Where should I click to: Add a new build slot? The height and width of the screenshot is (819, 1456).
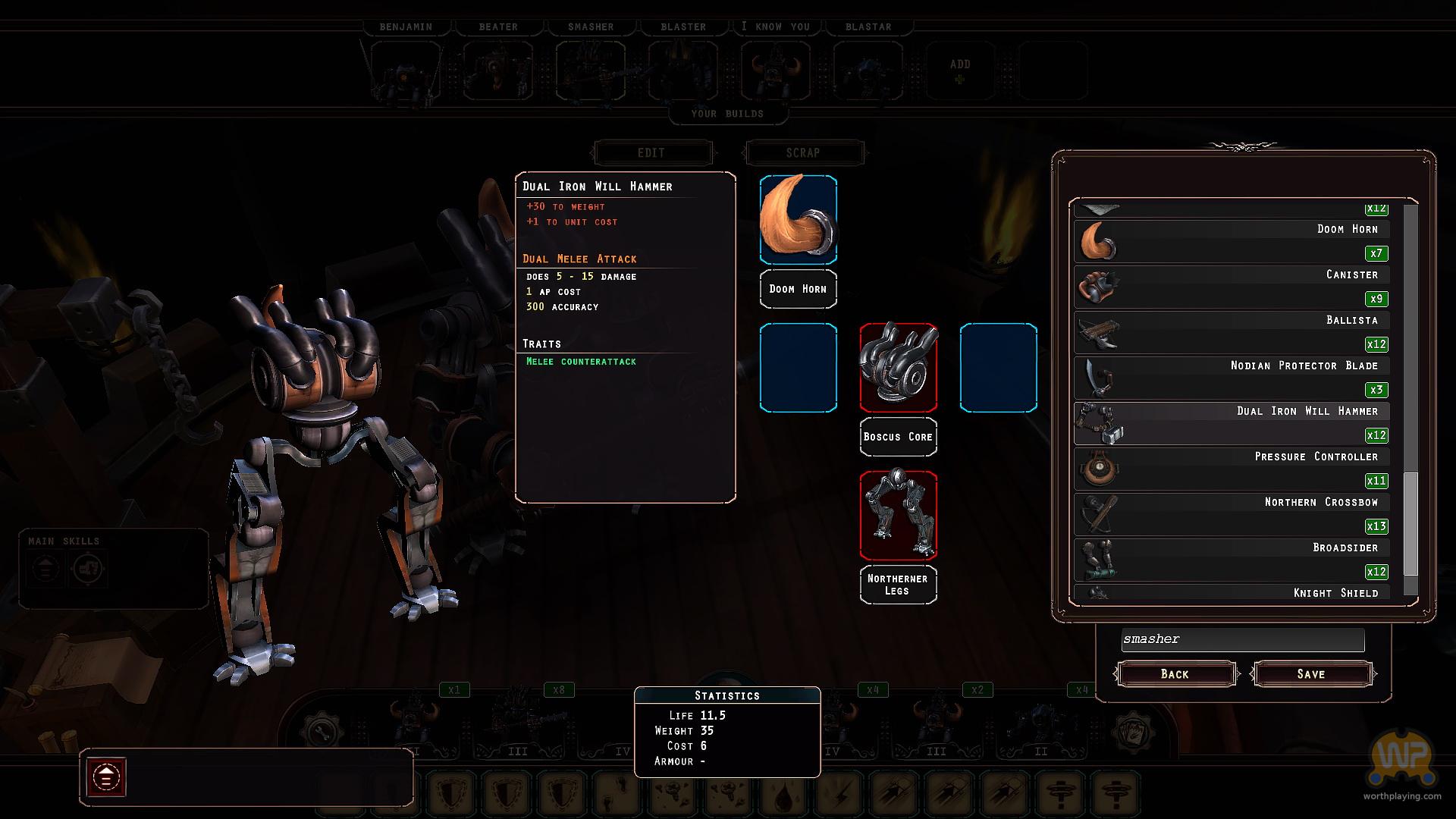point(960,71)
